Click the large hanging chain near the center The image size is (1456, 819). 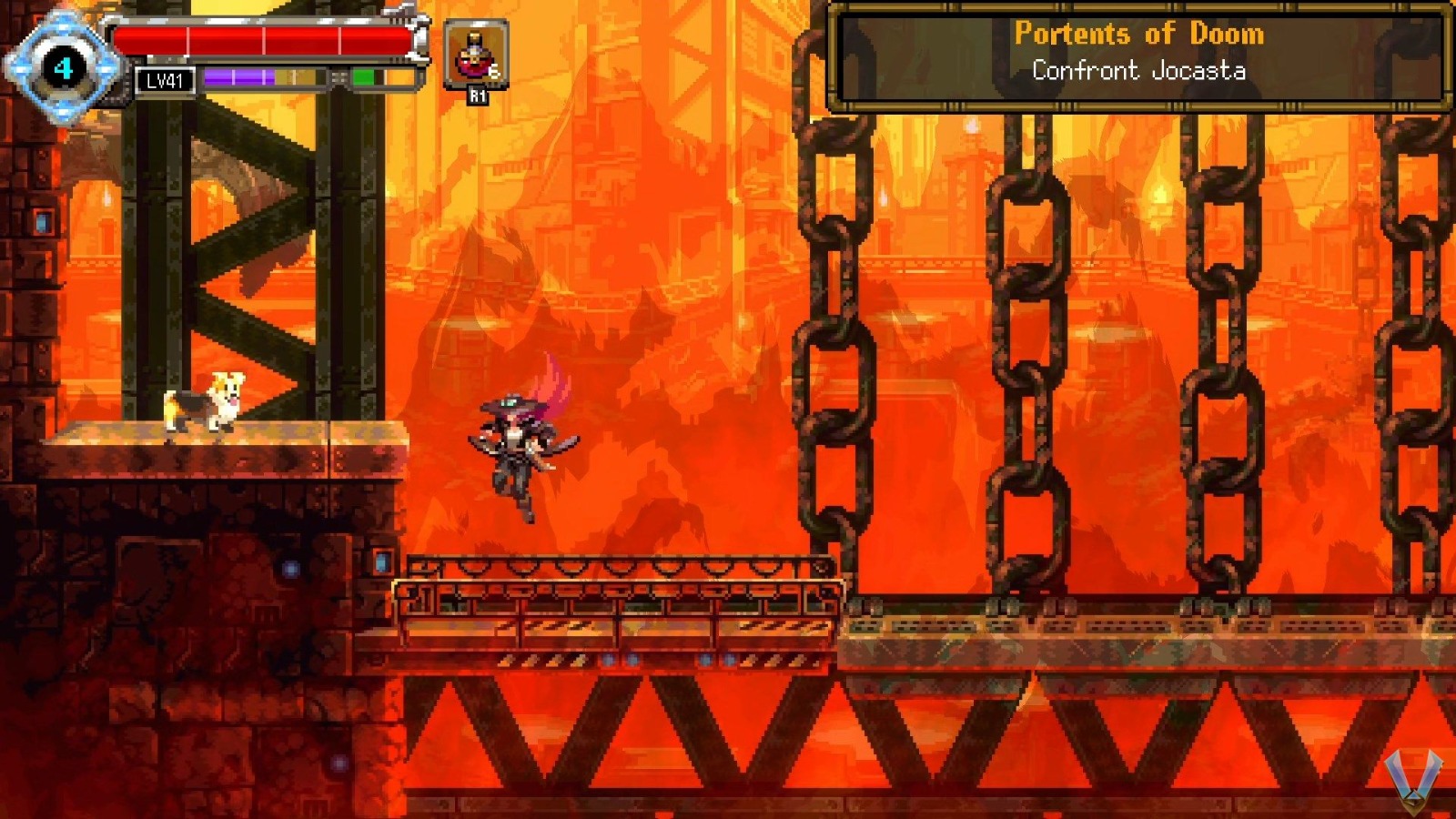tap(831, 364)
